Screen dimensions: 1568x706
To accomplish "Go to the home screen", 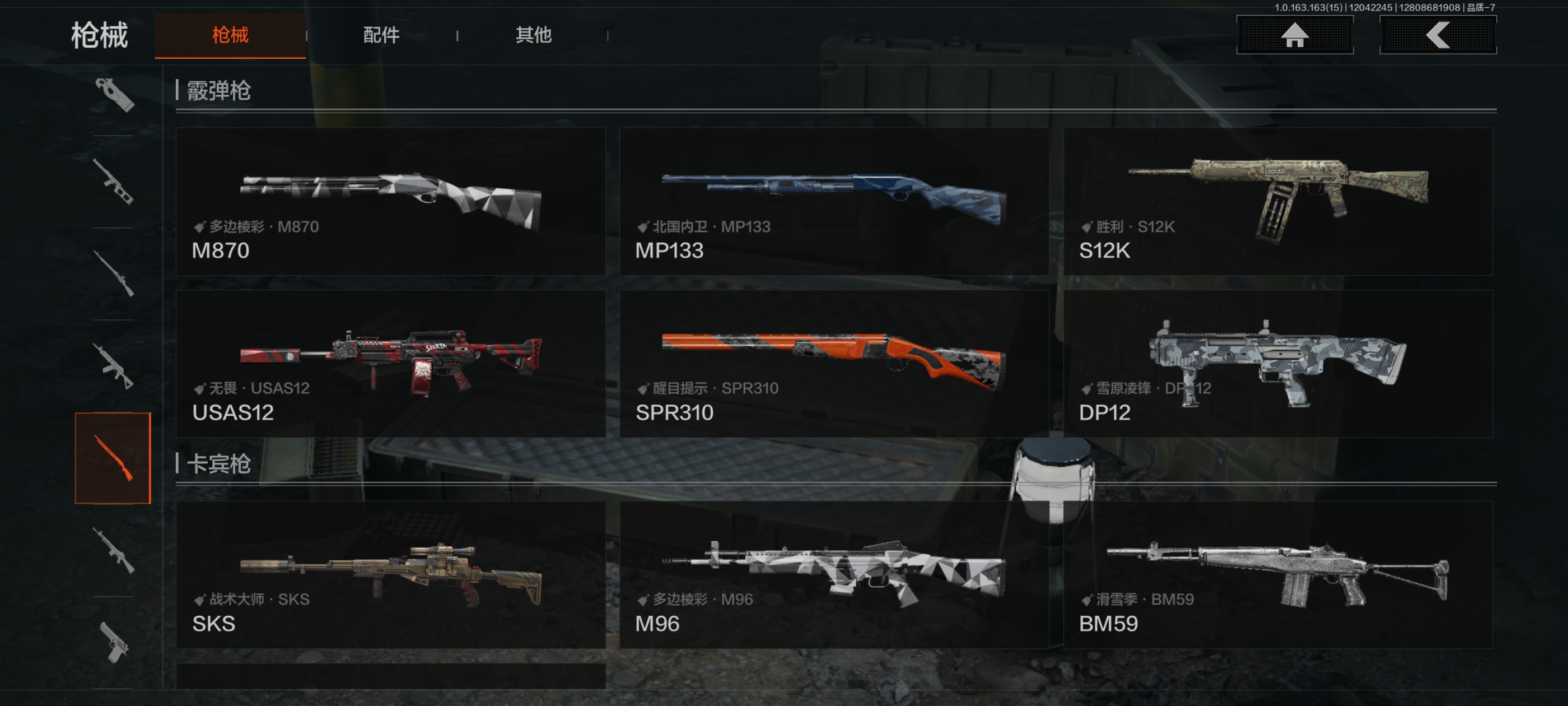I will point(1294,35).
